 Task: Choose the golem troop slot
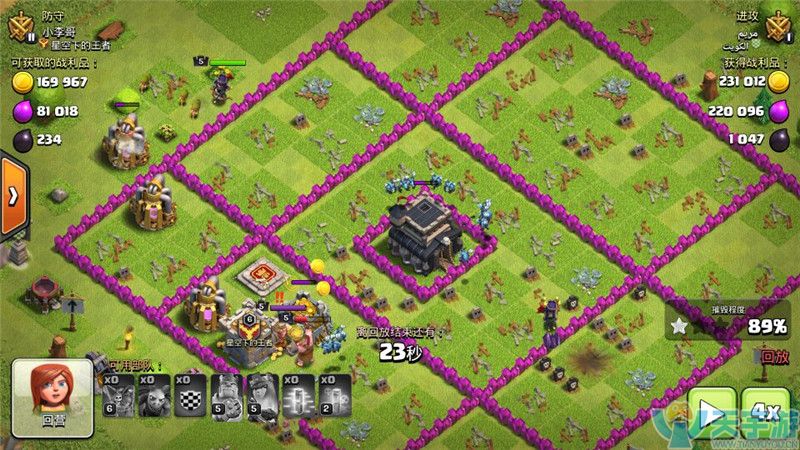pos(155,393)
